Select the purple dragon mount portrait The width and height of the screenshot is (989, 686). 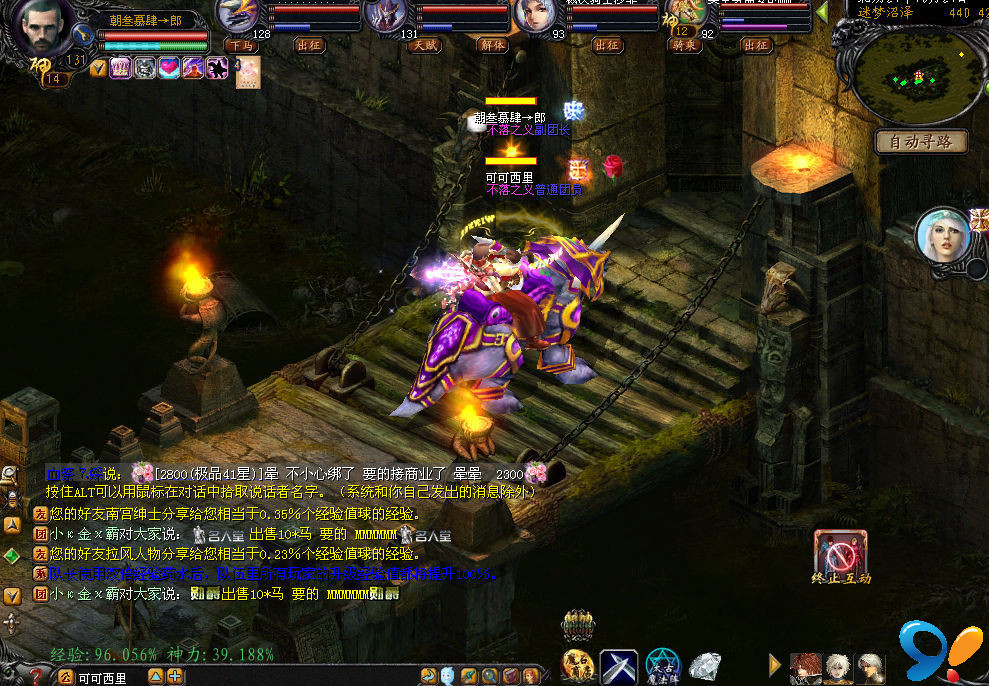pyautogui.click(x=237, y=14)
